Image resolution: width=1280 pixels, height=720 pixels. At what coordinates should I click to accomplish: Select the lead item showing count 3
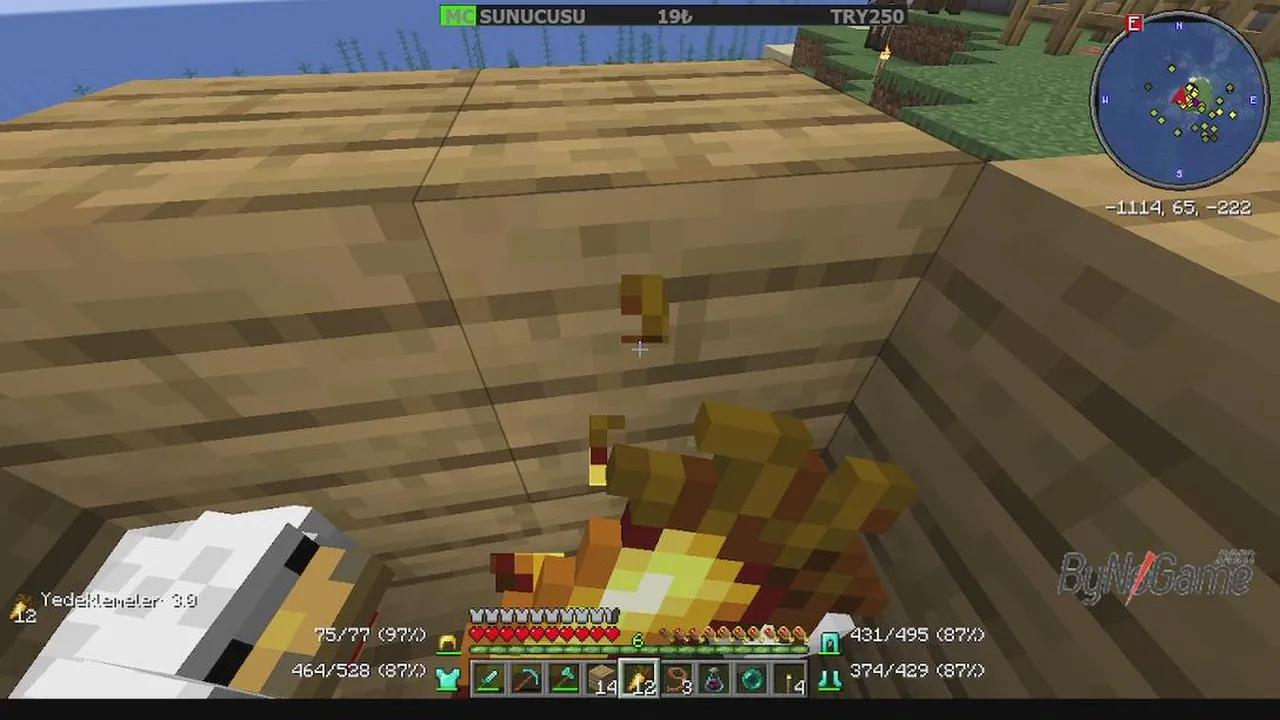[x=677, y=678]
